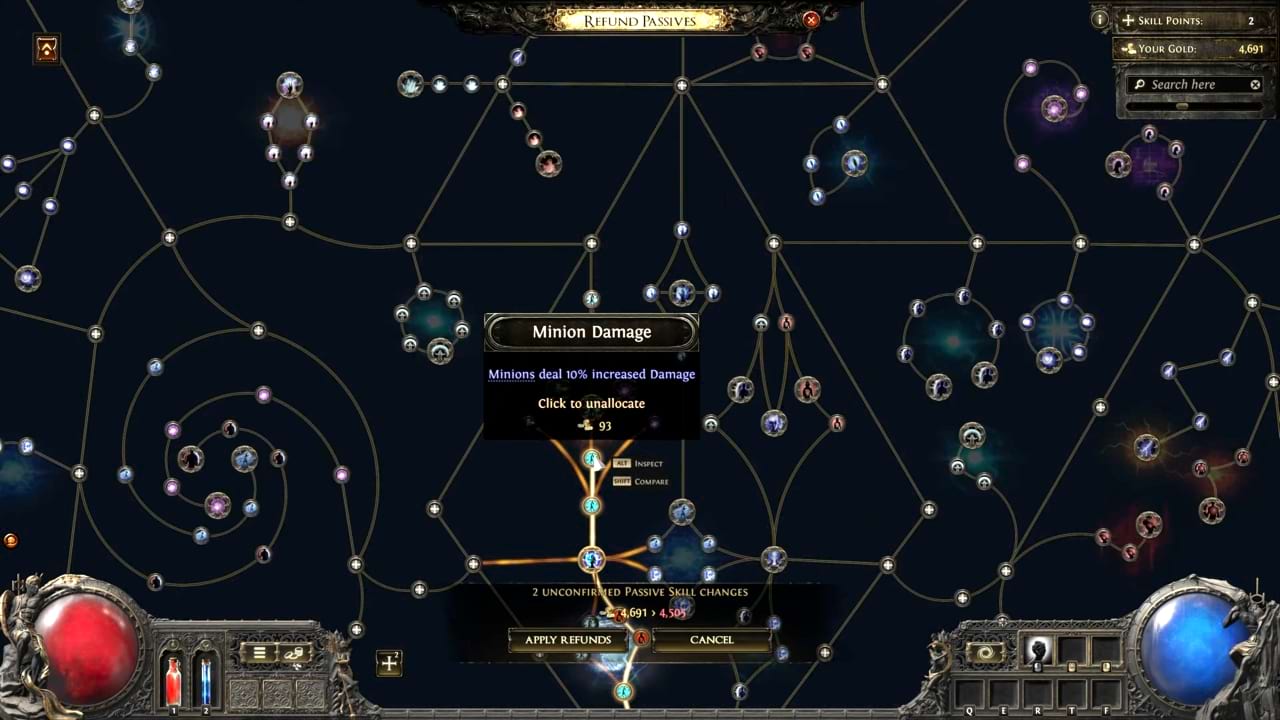This screenshot has height=720, width=1280.
Task: Click Cancel to discard passive changes
Action: coord(711,639)
